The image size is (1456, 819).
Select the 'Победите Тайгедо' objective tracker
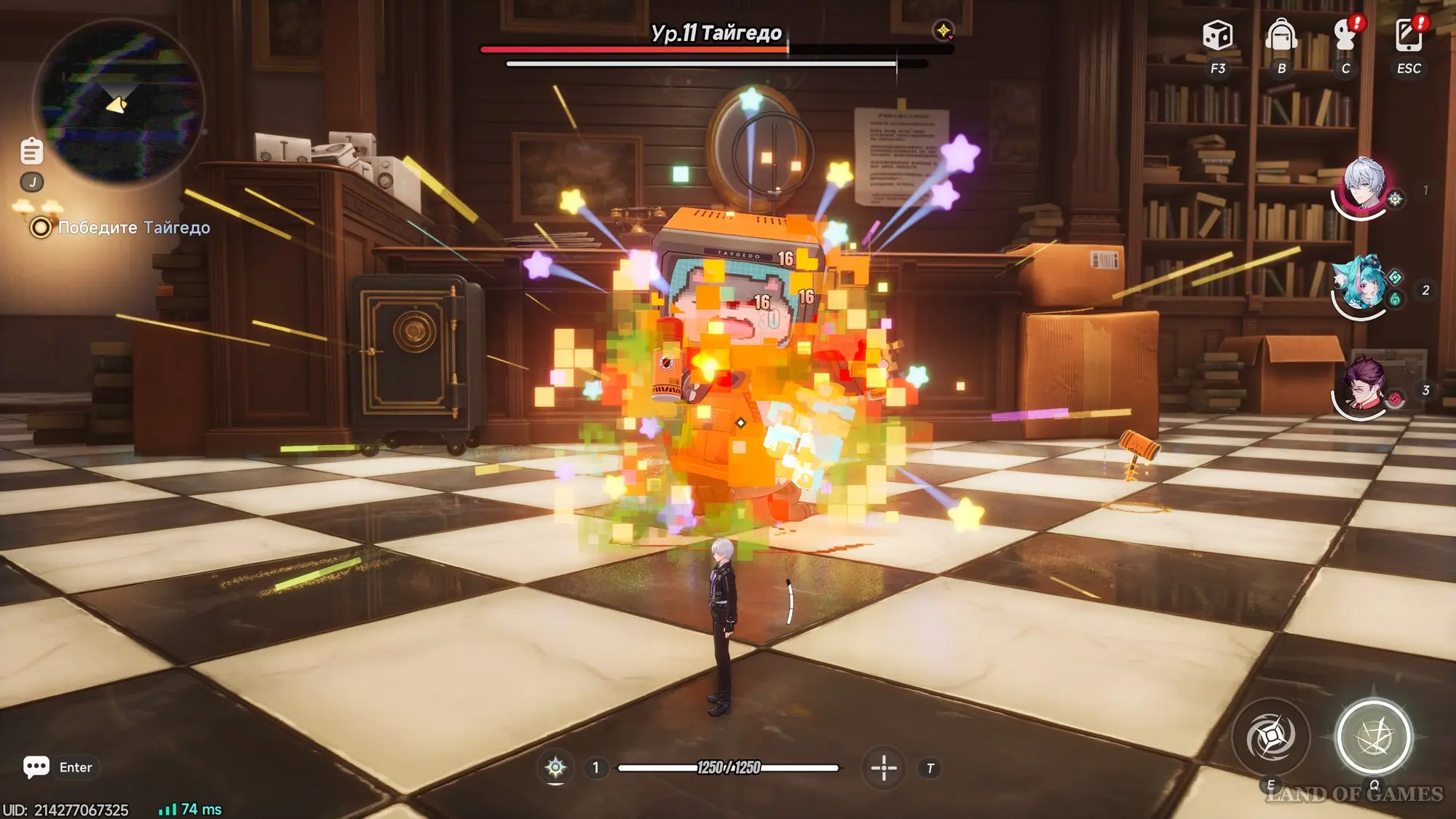pos(133,228)
